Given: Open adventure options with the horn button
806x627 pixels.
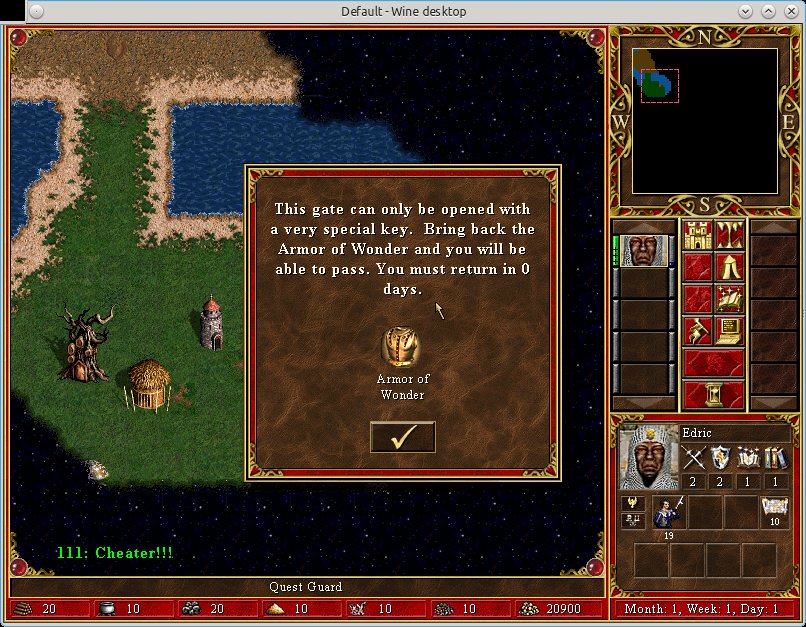Looking at the screenshot, I should coord(697,329).
